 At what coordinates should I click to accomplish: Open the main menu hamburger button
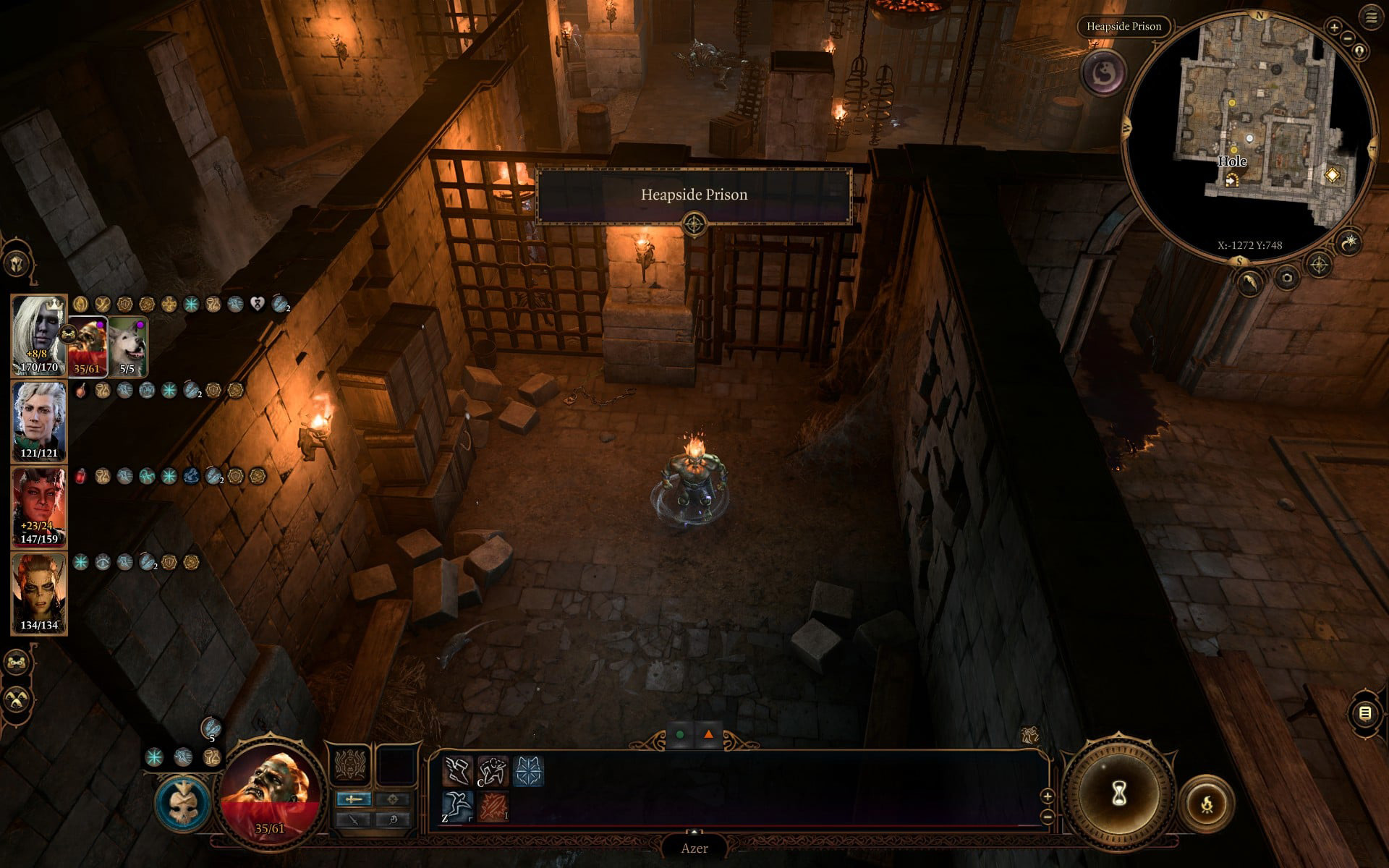coord(1371,18)
